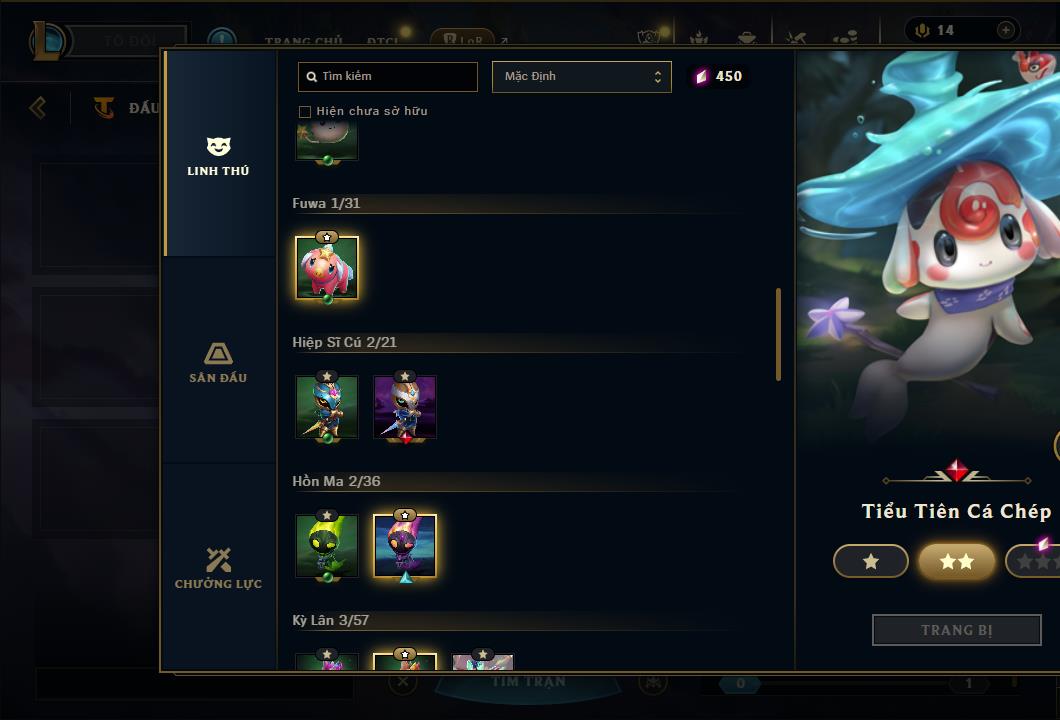Select the one-star tier button

tap(871, 562)
